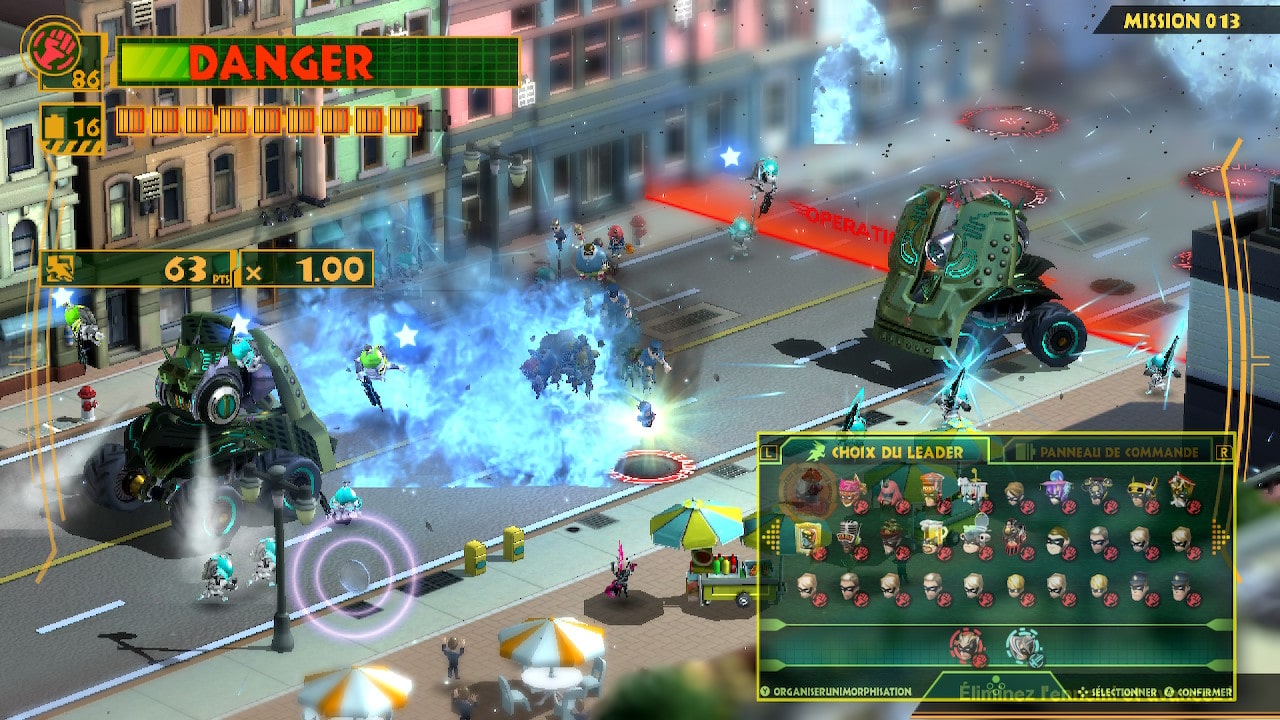Select the pink masked hero portrait
The height and width of the screenshot is (720, 1280).
click(x=848, y=488)
